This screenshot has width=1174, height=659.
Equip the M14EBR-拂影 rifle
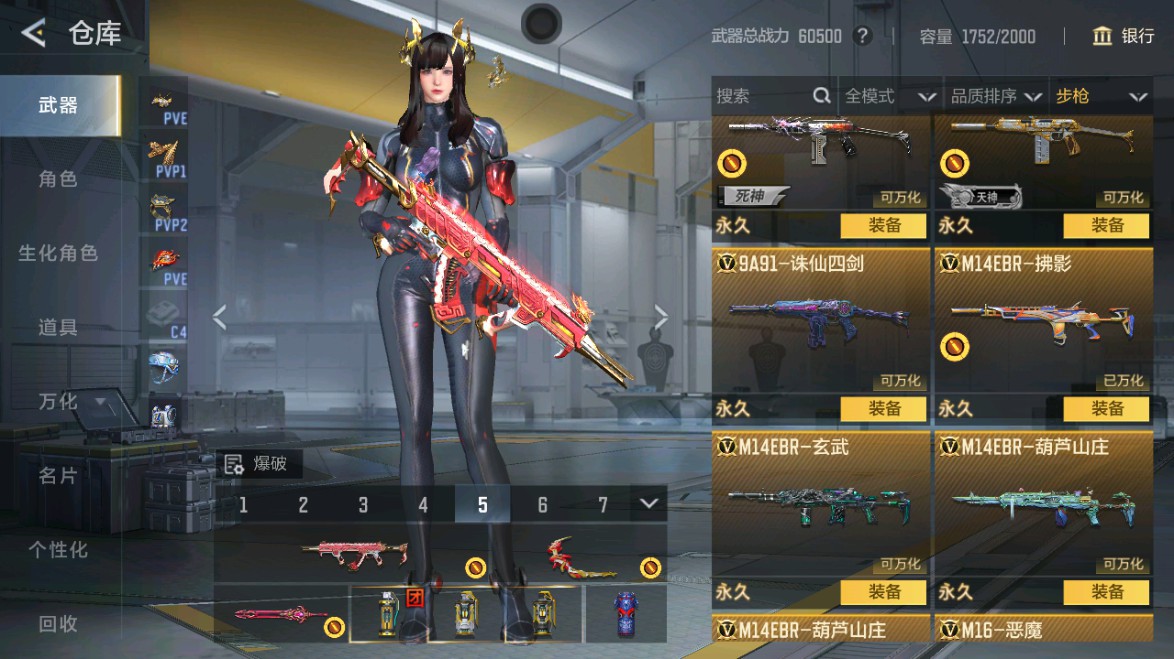pyautogui.click(x=1107, y=408)
